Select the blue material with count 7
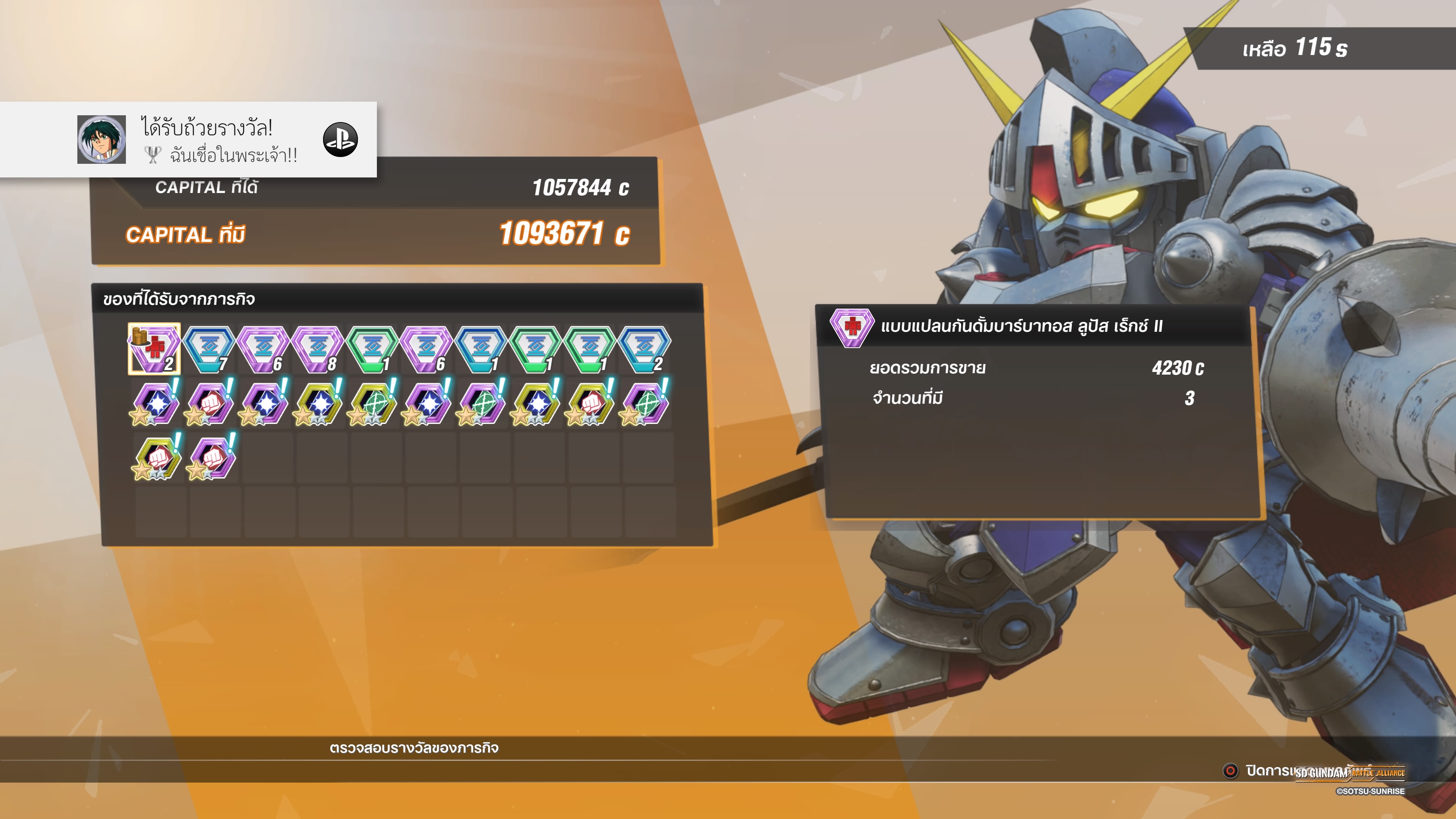Viewport: 1456px width, 819px height. point(209,349)
